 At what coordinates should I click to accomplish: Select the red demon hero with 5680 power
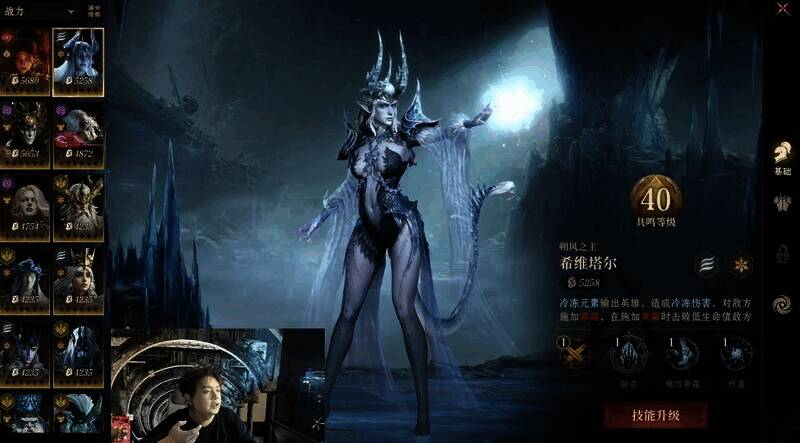pyautogui.click(x=26, y=61)
